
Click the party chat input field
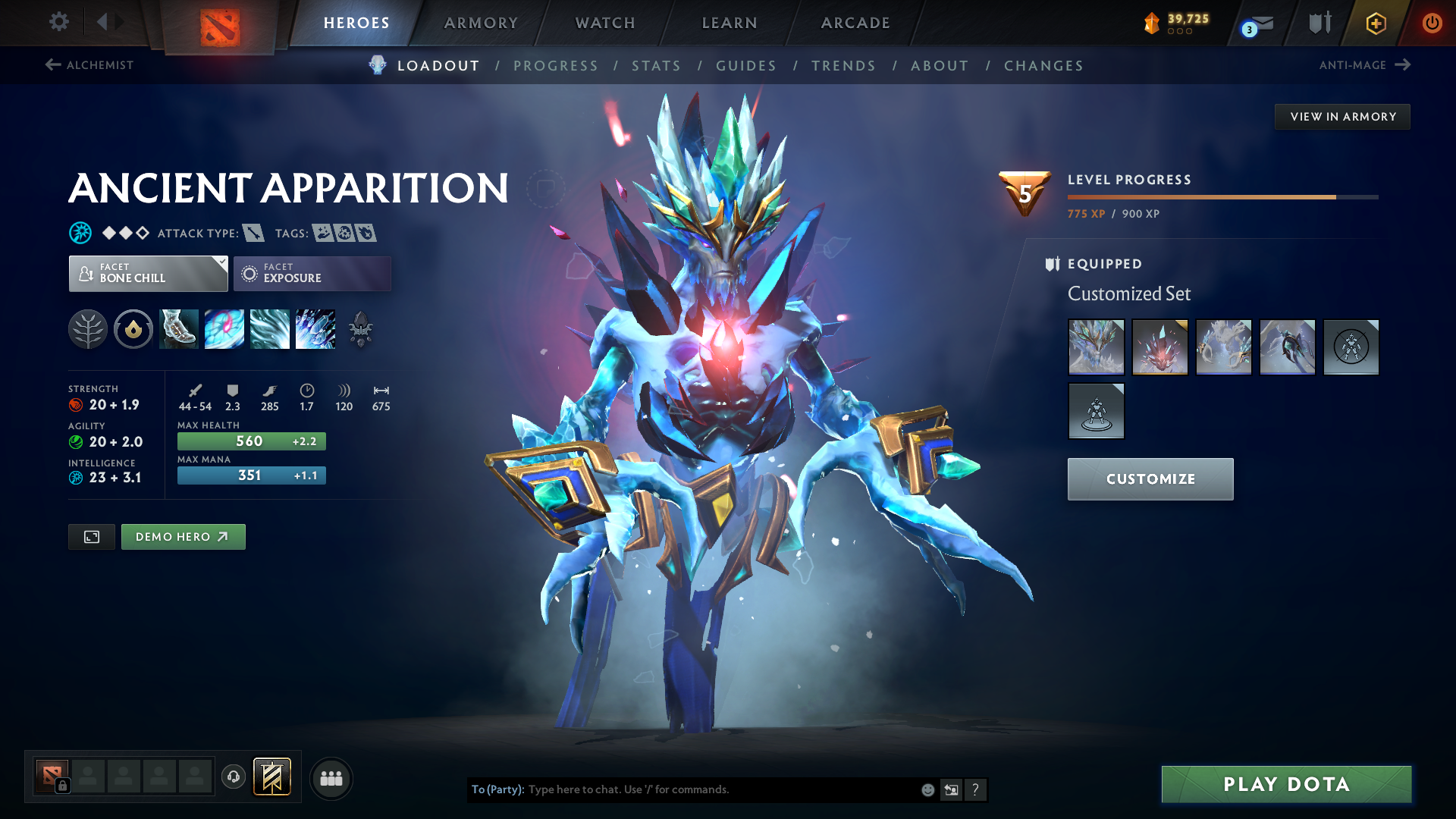click(720, 789)
